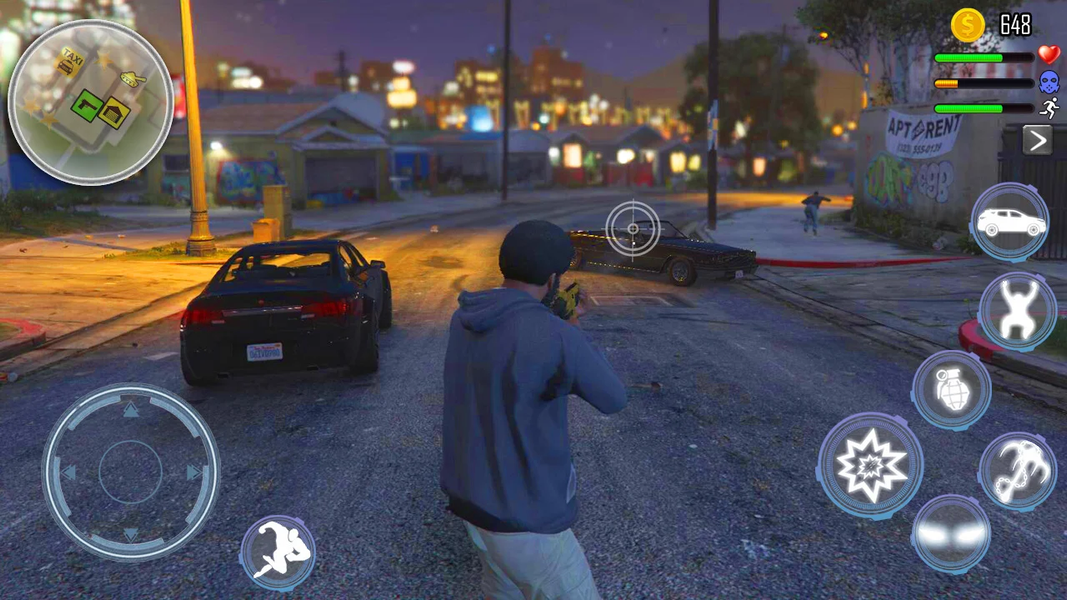Screen dimensions: 1067x600
Task: Tap the up arrow on the movement joystick
Action: click(131, 410)
